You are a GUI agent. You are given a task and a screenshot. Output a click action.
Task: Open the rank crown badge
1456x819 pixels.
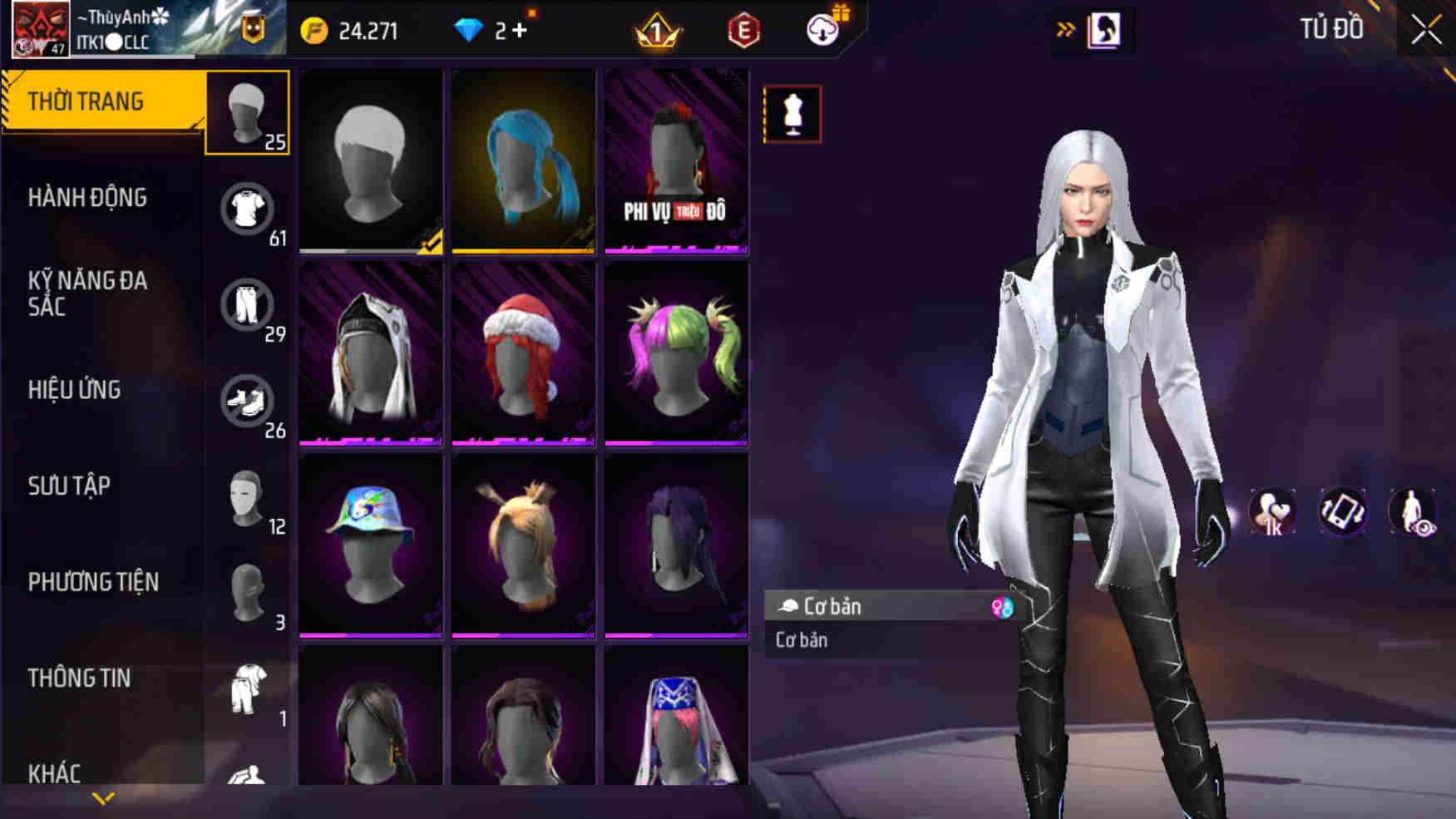tap(656, 27)
